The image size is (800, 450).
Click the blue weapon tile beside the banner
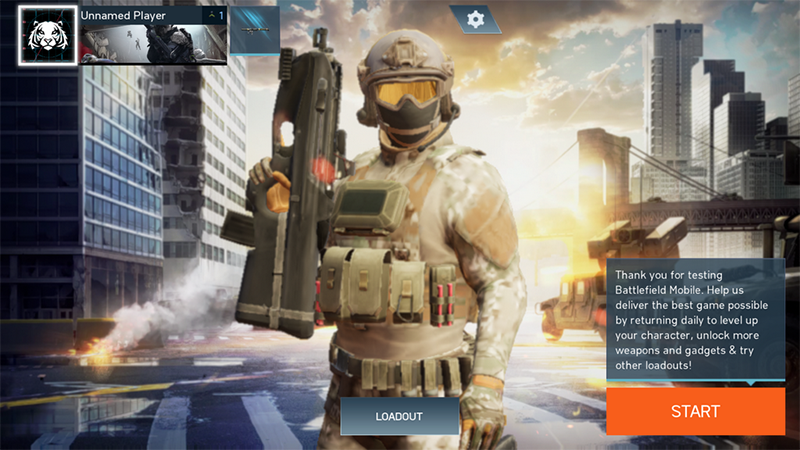[x=254, y=31]
